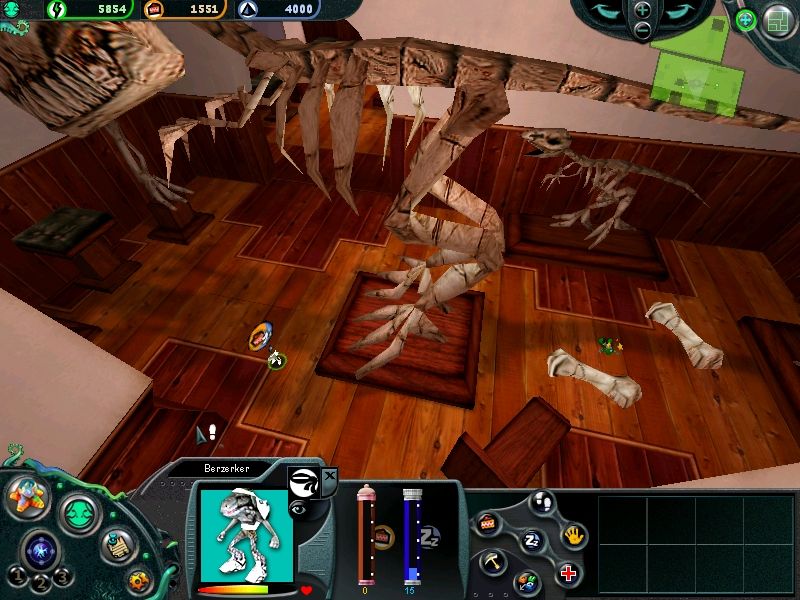The width and height of the screenshot is (800, 600).
Task: Open the colorful alien creature menu
Action: click(28, 497)
